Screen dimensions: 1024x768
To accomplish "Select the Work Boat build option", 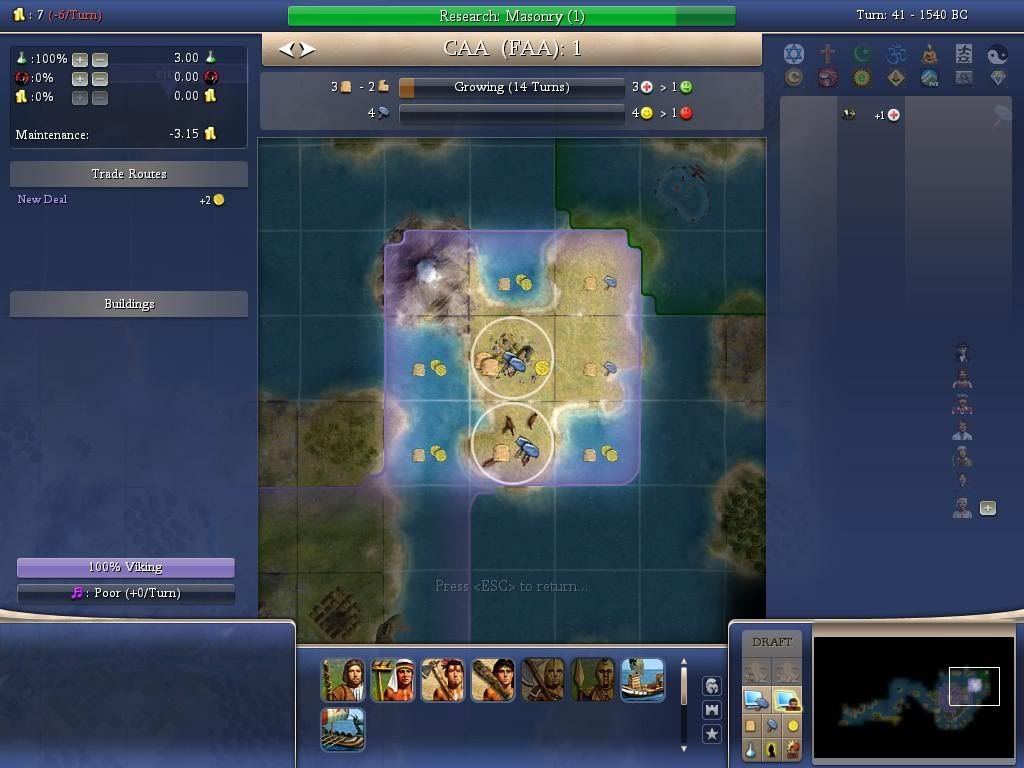I will click(643, 680).
